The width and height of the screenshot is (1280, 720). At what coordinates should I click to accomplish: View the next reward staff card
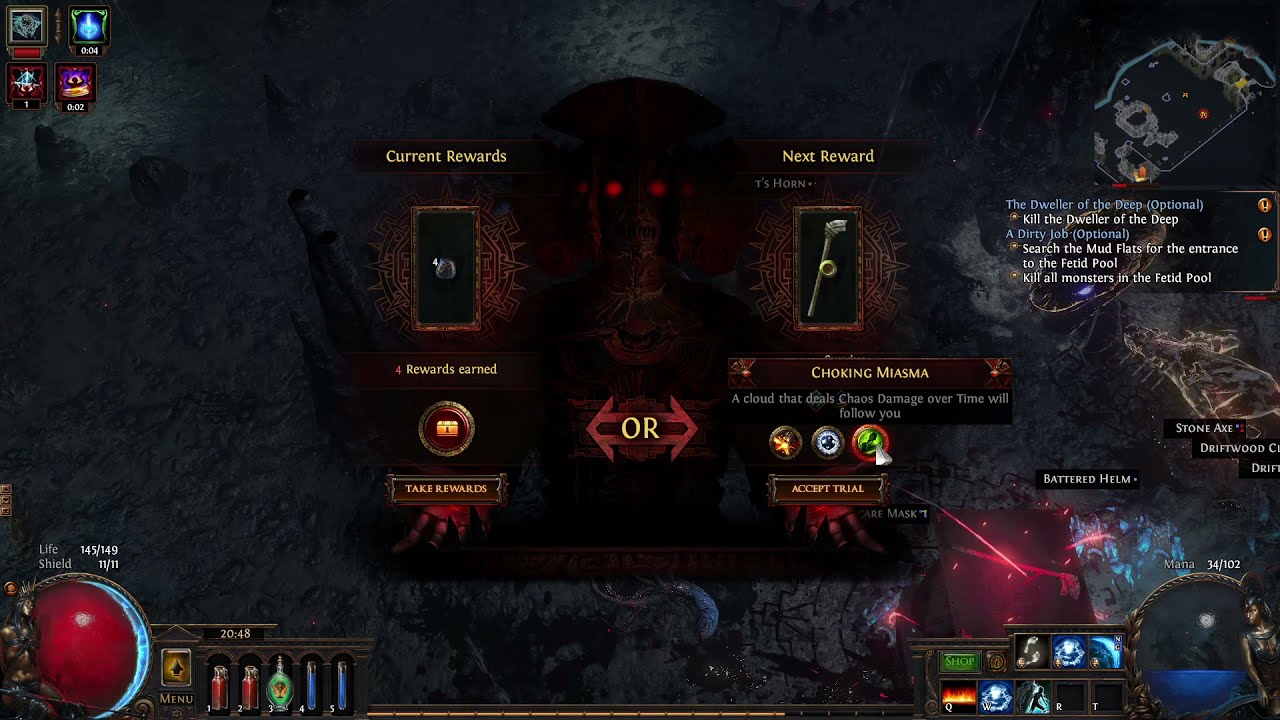[x=828, y=268]
